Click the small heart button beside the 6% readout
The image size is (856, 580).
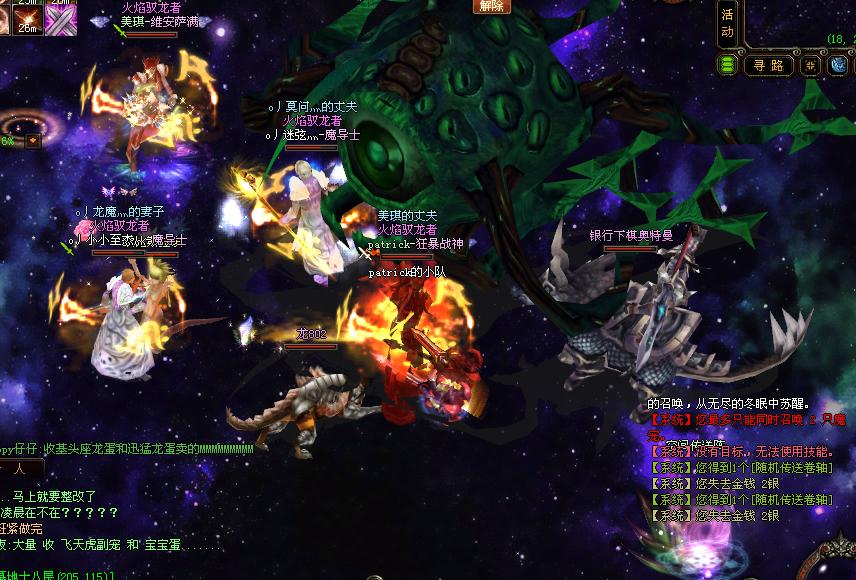33,141
